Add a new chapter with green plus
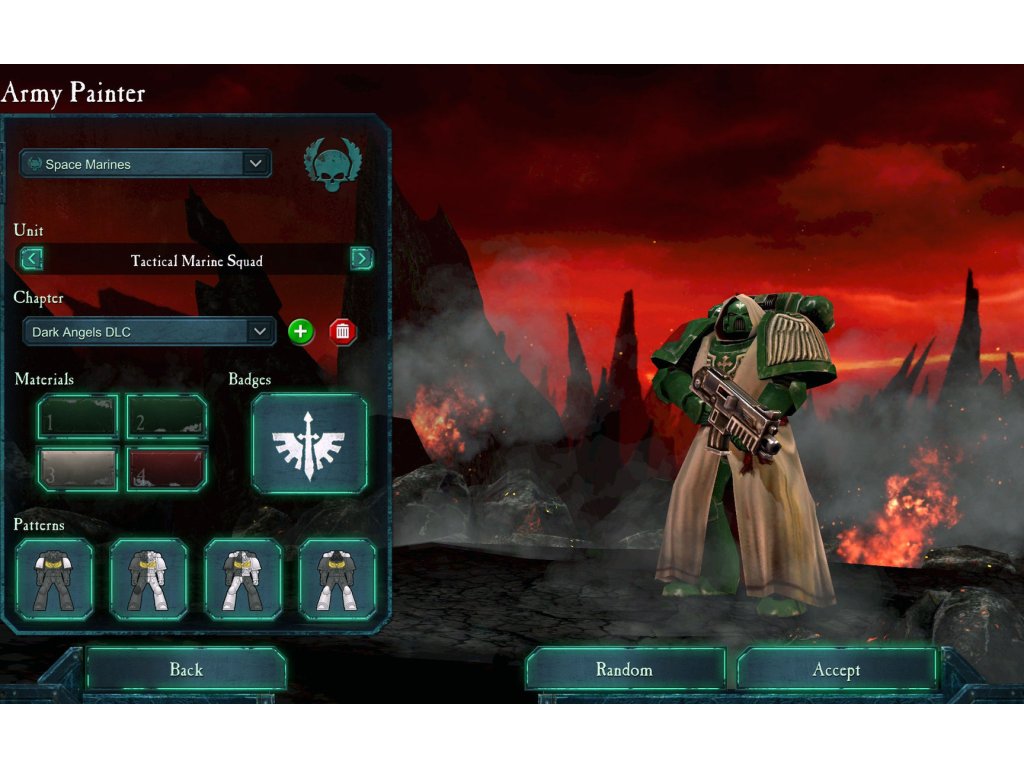The height and width of the screenshot is (768, 1024). point(301,332)
